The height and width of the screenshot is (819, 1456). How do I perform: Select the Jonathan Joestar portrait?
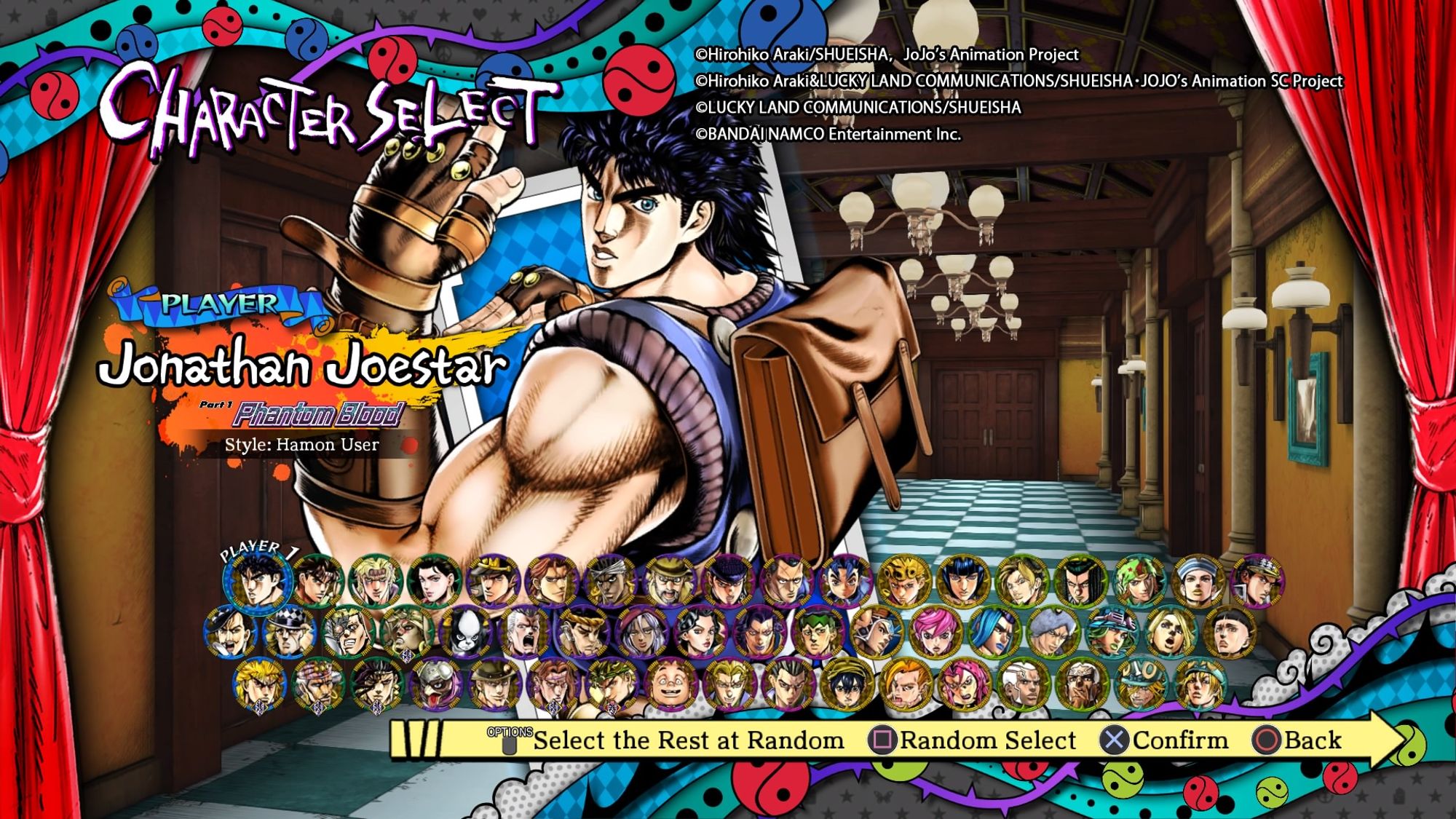256,582
